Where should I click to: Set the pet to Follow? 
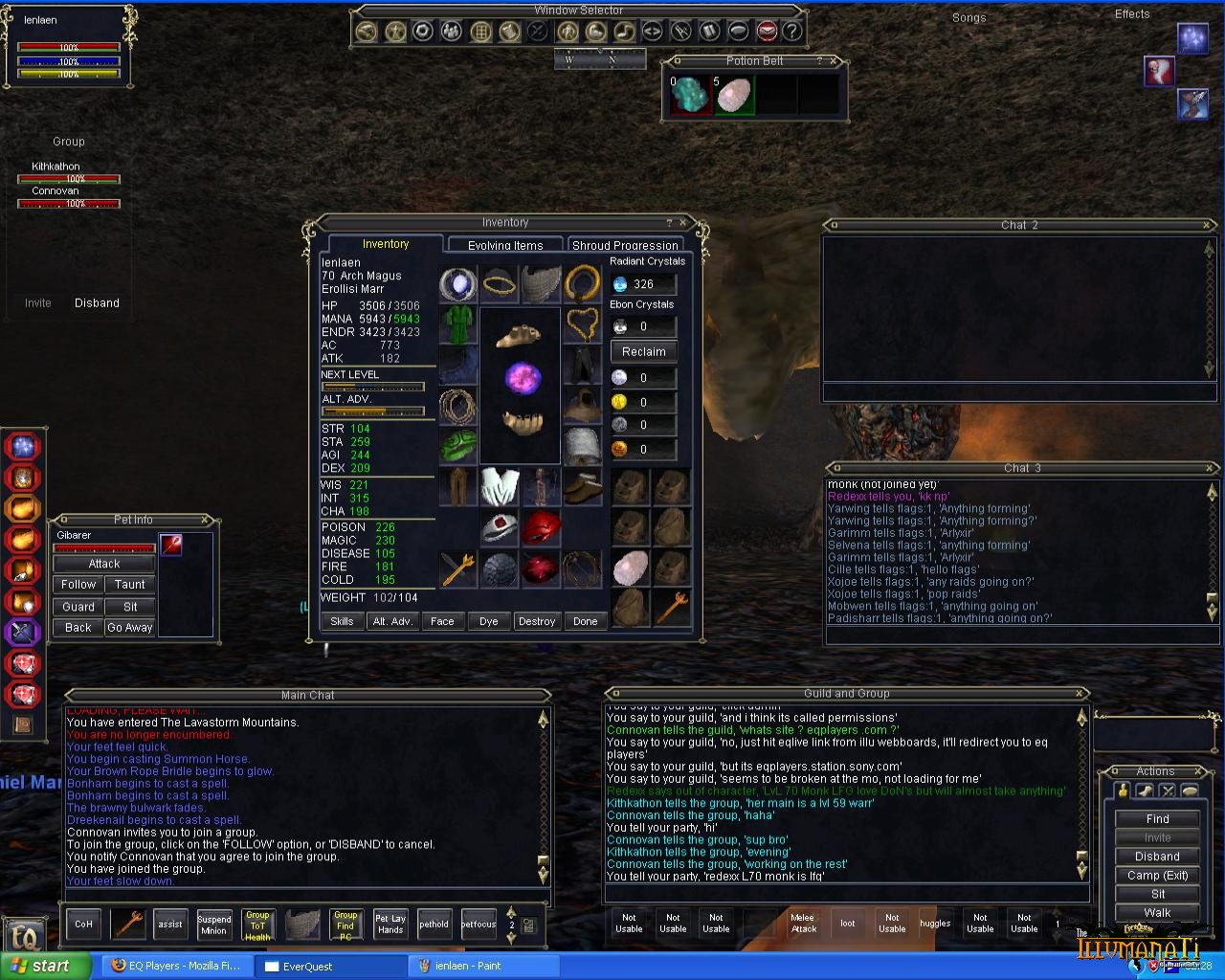coord(78,584)
